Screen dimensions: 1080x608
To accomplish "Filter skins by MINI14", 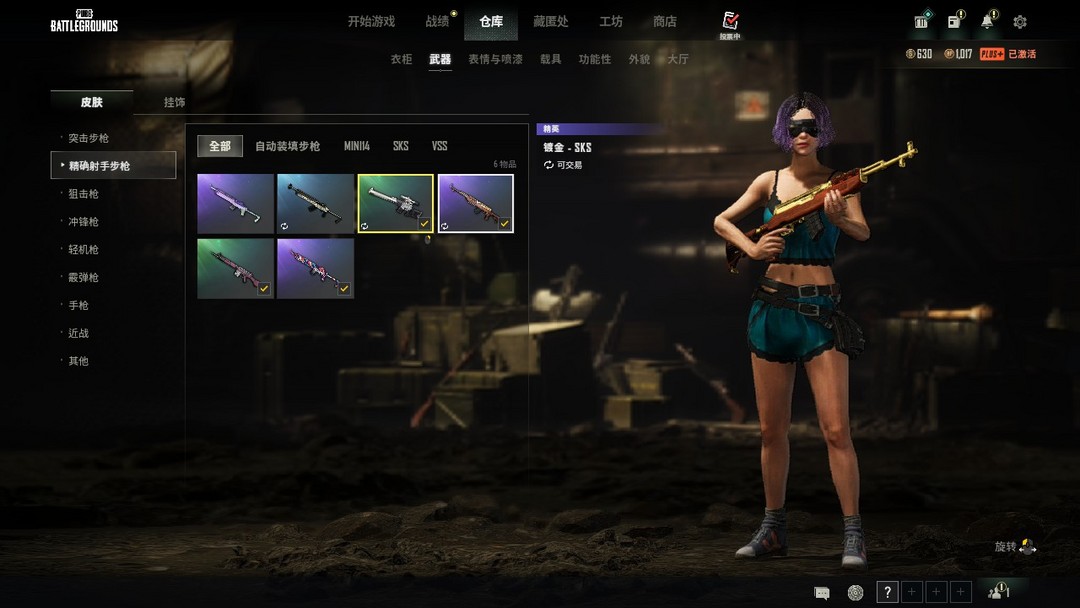I will (357, 146).
